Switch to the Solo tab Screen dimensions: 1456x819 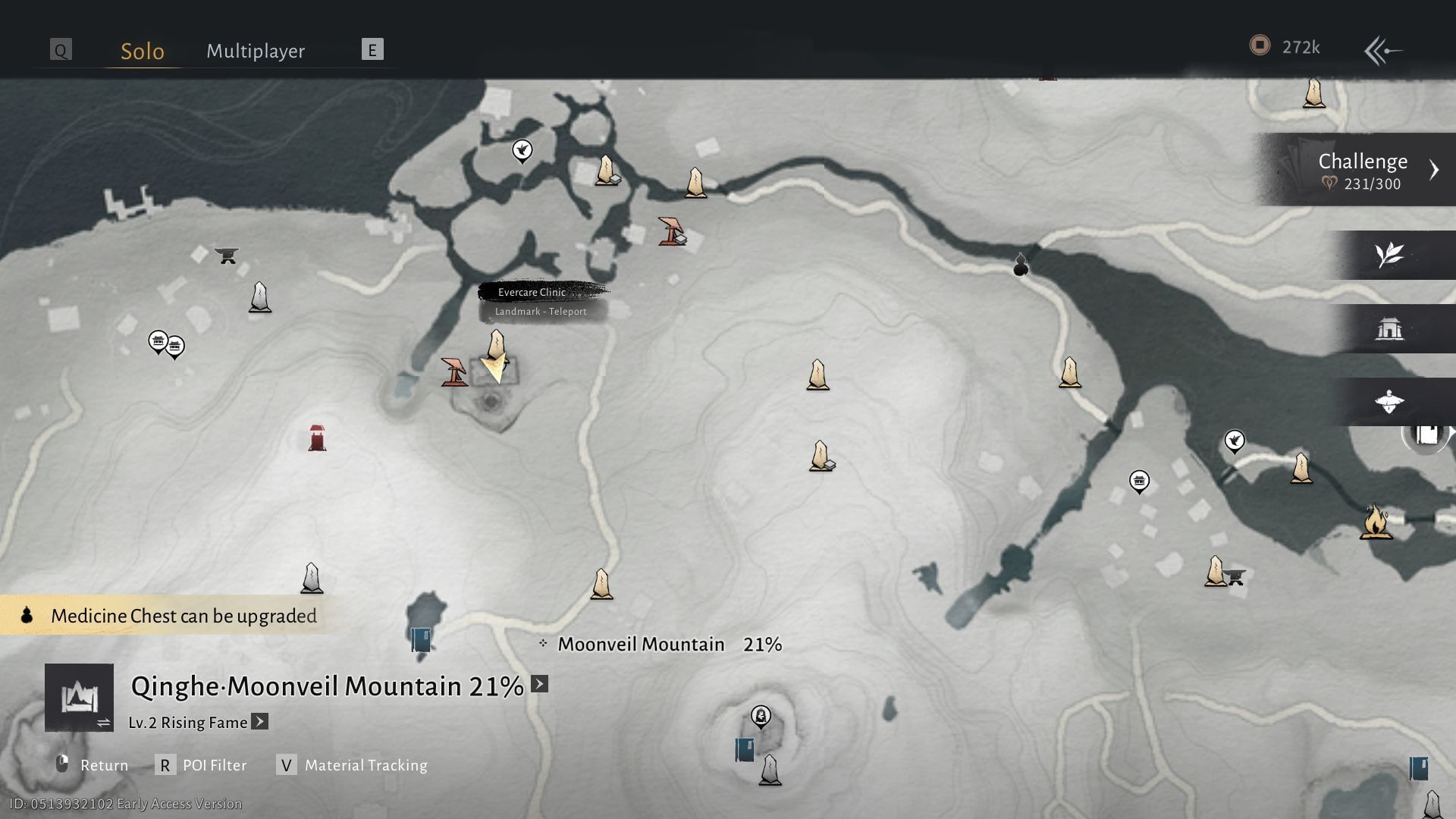143,51
